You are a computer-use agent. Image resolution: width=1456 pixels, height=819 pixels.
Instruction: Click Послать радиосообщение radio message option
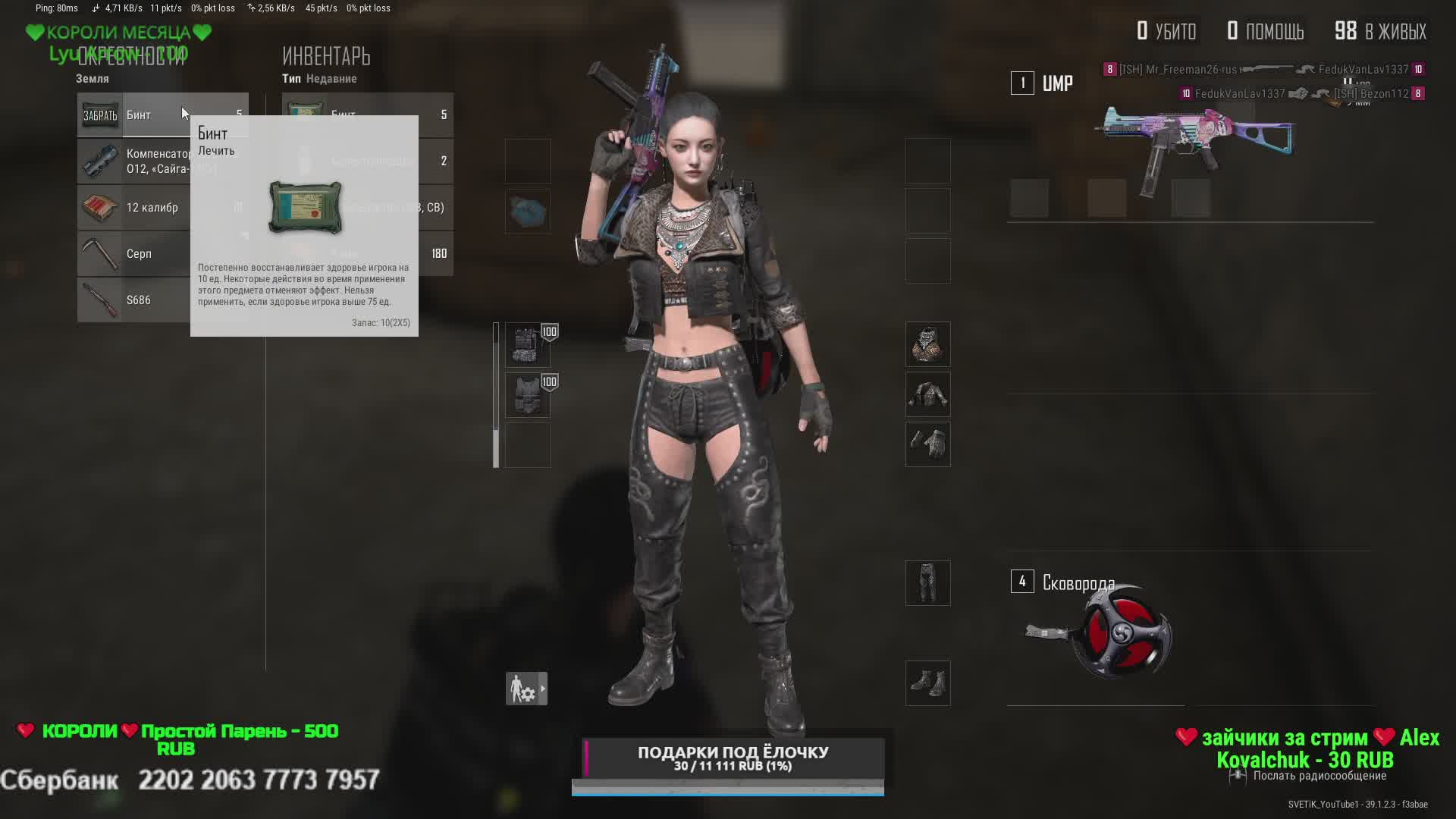pos(1319,776)
